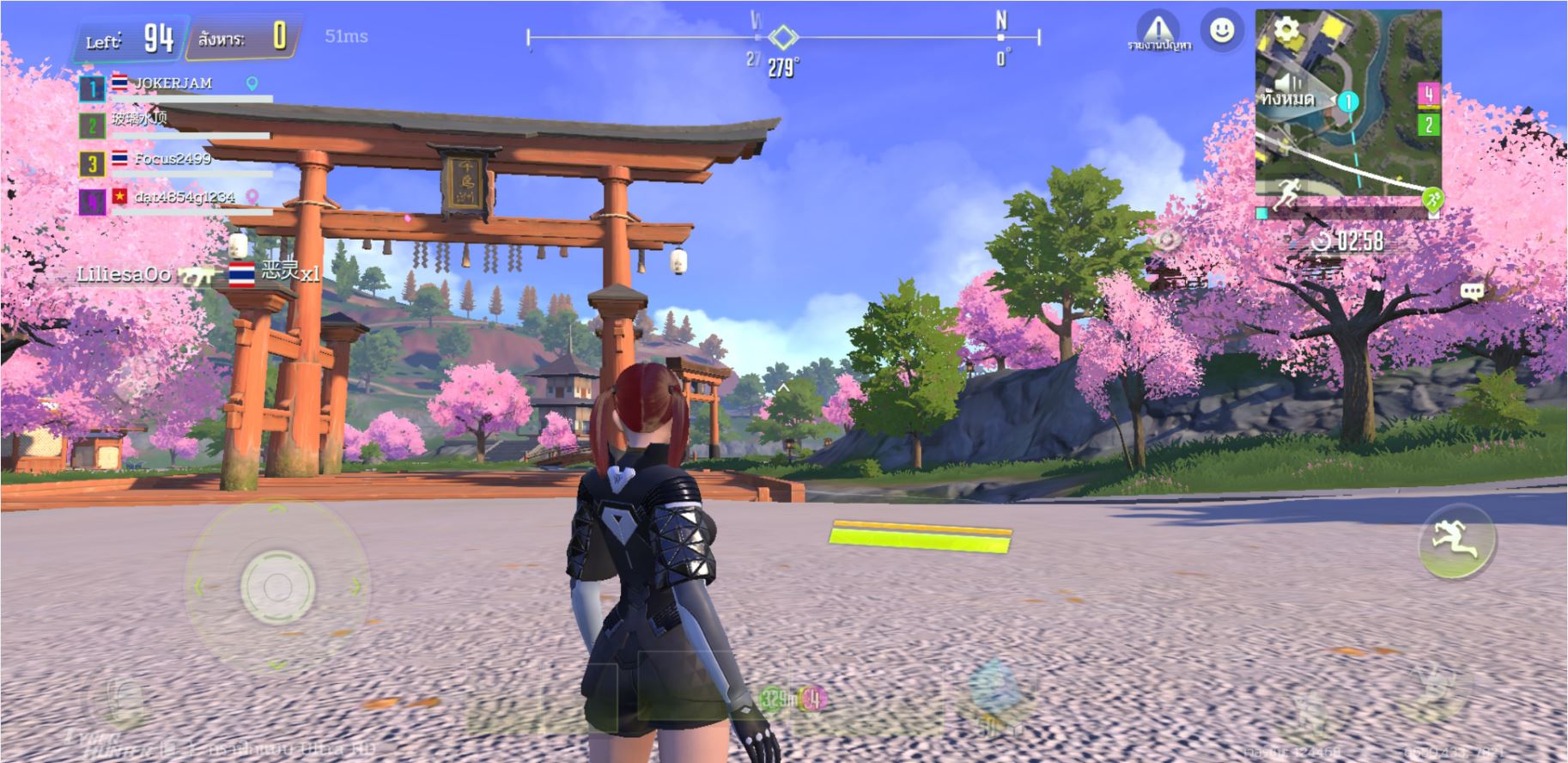This screenshot has height=763, width=1568.
Task: Select teammate JOKERJAM in squad list
Action: [x=172, y=85]
